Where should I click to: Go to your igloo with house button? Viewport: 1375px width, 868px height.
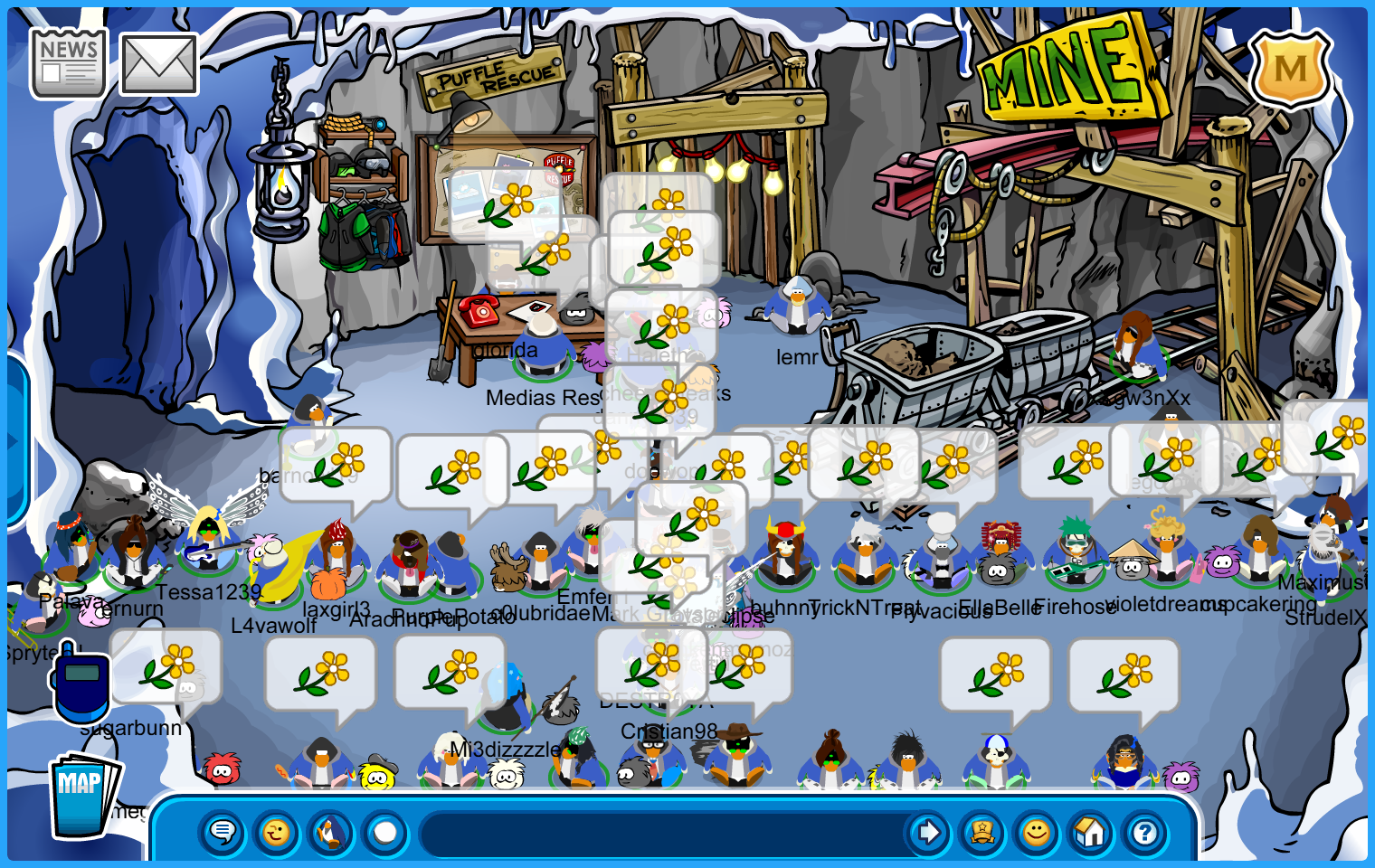click(1090, 832)
